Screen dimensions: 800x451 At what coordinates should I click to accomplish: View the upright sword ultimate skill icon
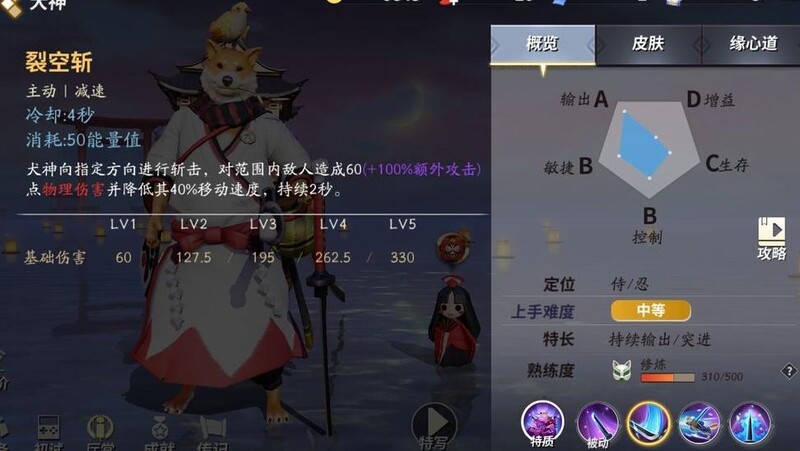pyautogui.click(x=749, y=422)
